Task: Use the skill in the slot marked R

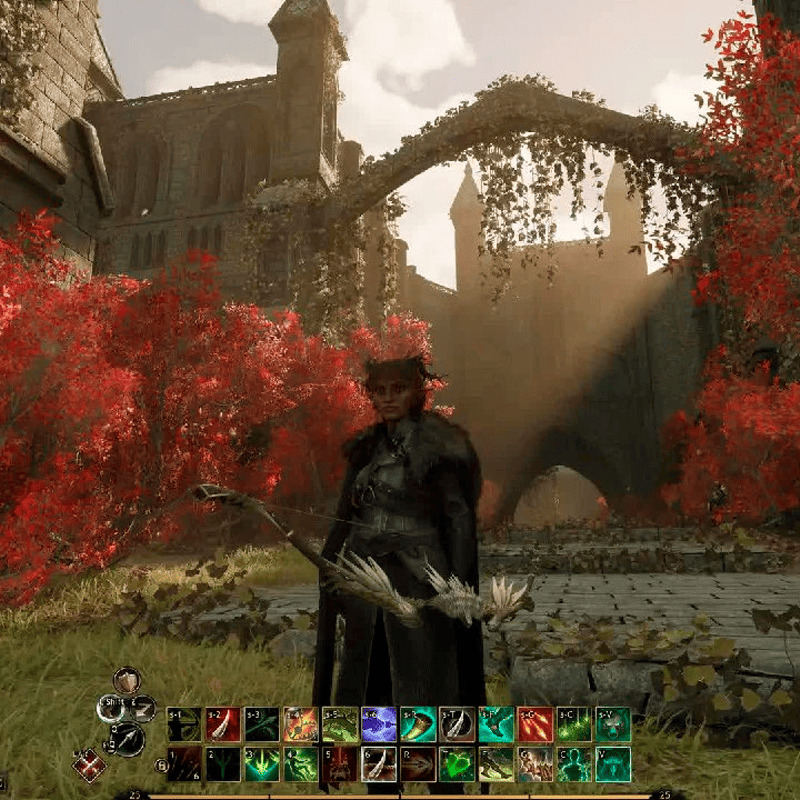Action: click(x=417, y=764)
